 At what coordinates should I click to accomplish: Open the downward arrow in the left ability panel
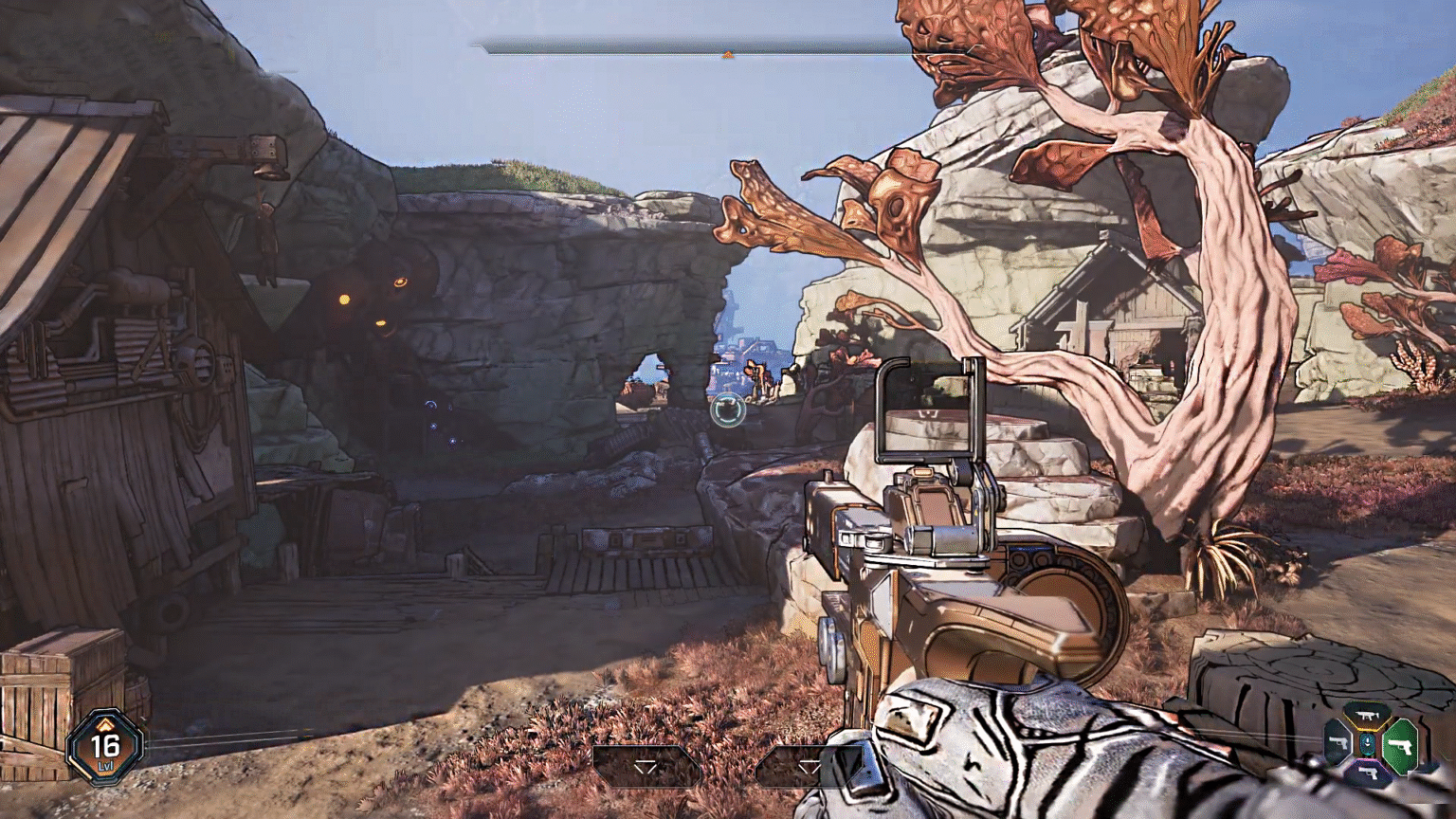point(646,767)
